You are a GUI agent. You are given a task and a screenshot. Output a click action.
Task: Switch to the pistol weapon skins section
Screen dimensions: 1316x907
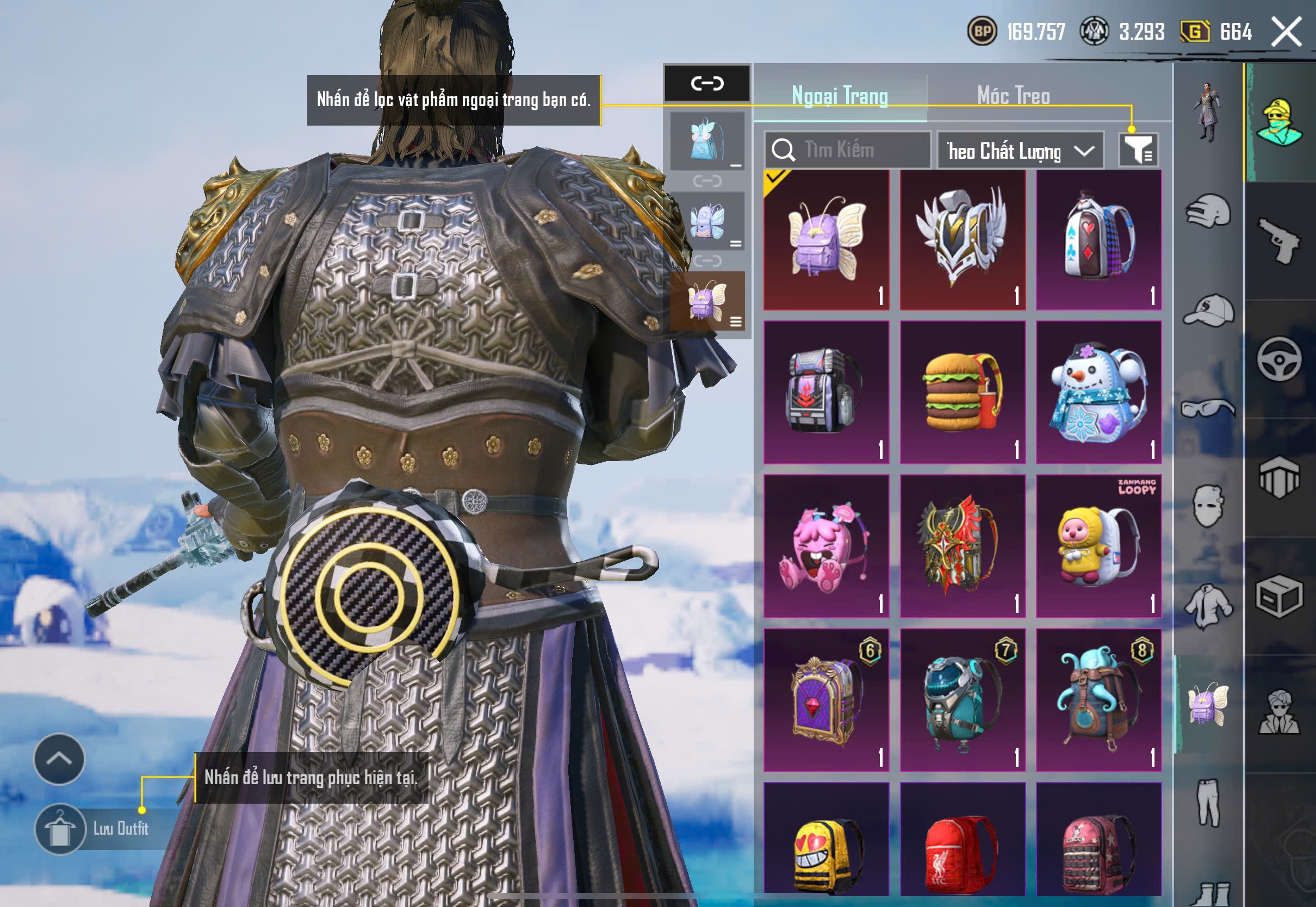[x=1279, y=241]
